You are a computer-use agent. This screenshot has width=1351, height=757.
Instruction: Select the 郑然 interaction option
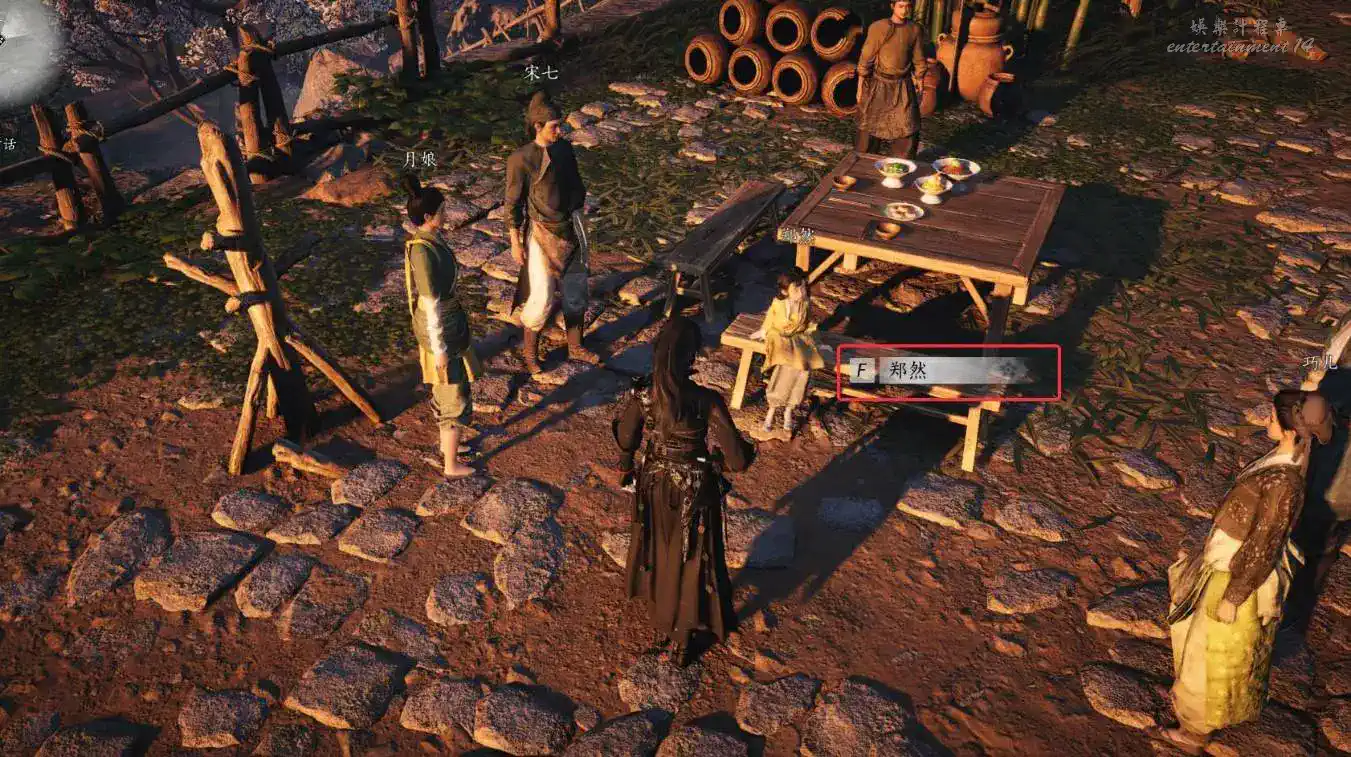945,371
